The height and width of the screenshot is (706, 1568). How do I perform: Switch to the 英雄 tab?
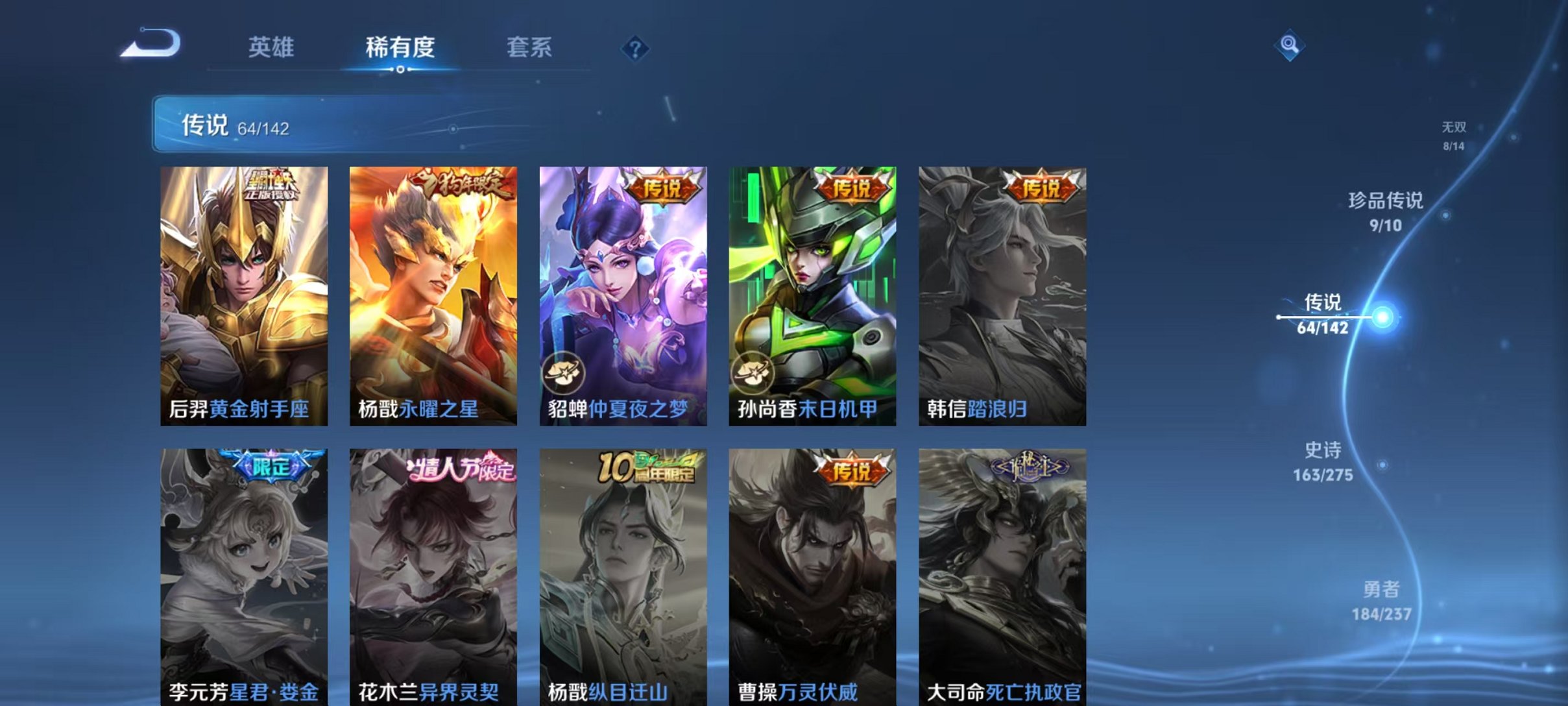tap(272, 47)
